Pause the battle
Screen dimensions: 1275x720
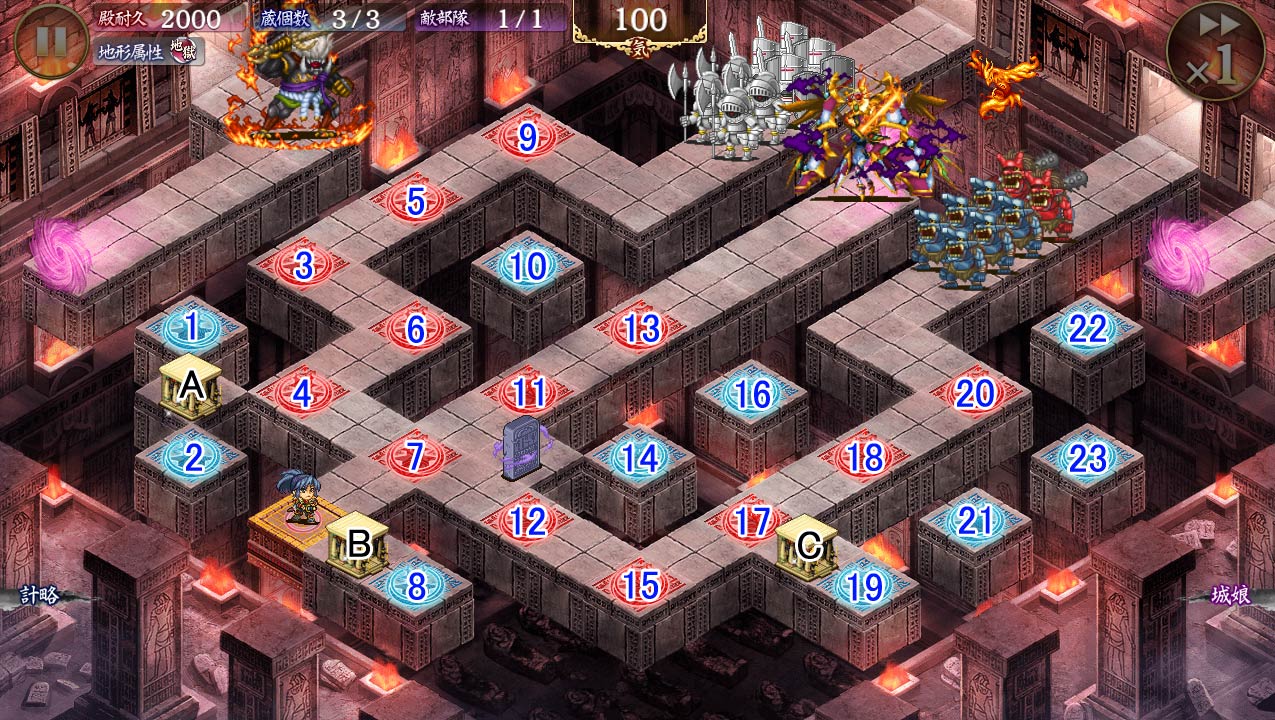51,41
